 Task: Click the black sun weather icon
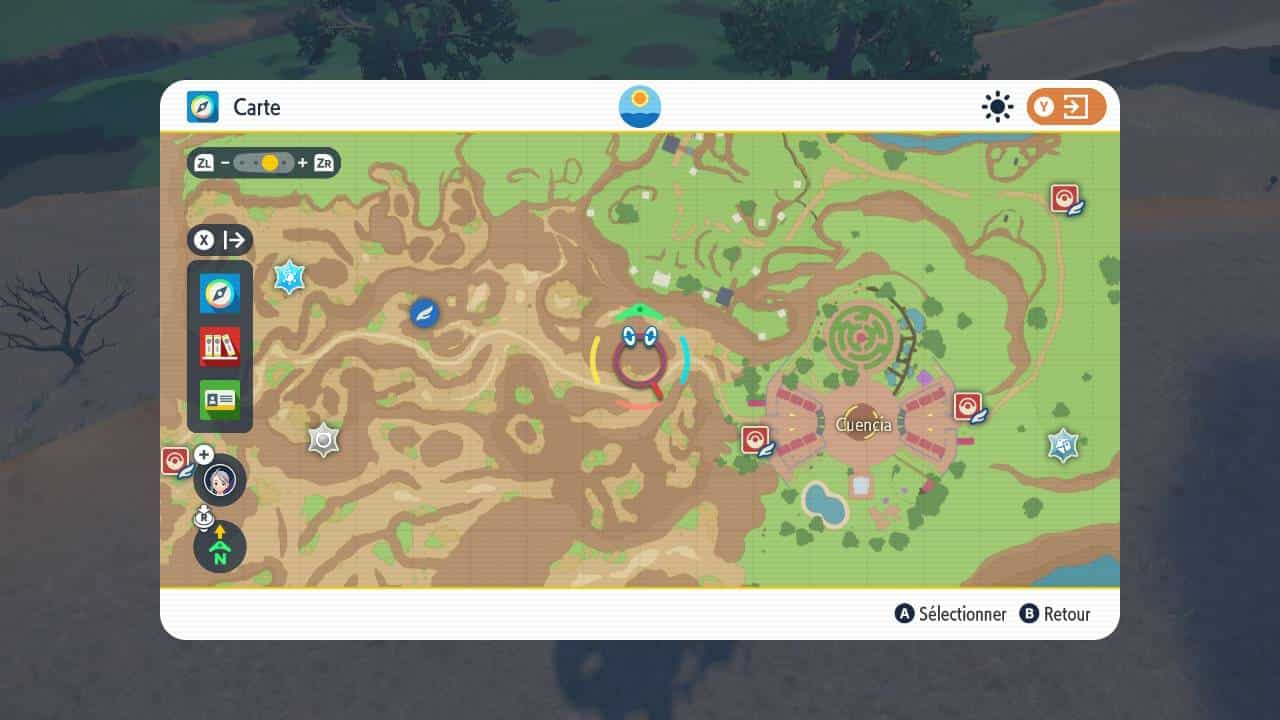(x=997, y=107)
